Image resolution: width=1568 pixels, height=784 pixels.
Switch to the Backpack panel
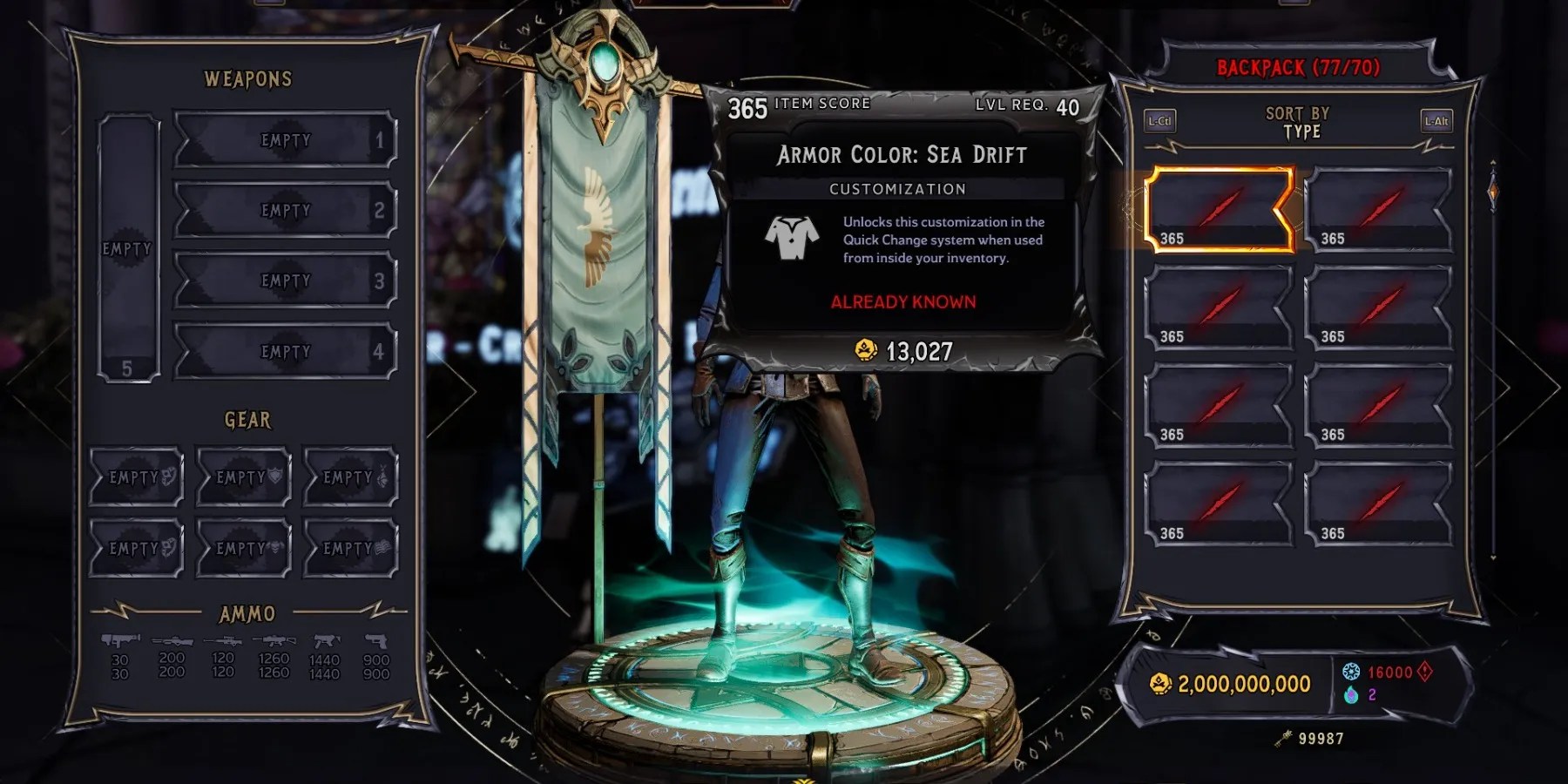coord(1297,68)
